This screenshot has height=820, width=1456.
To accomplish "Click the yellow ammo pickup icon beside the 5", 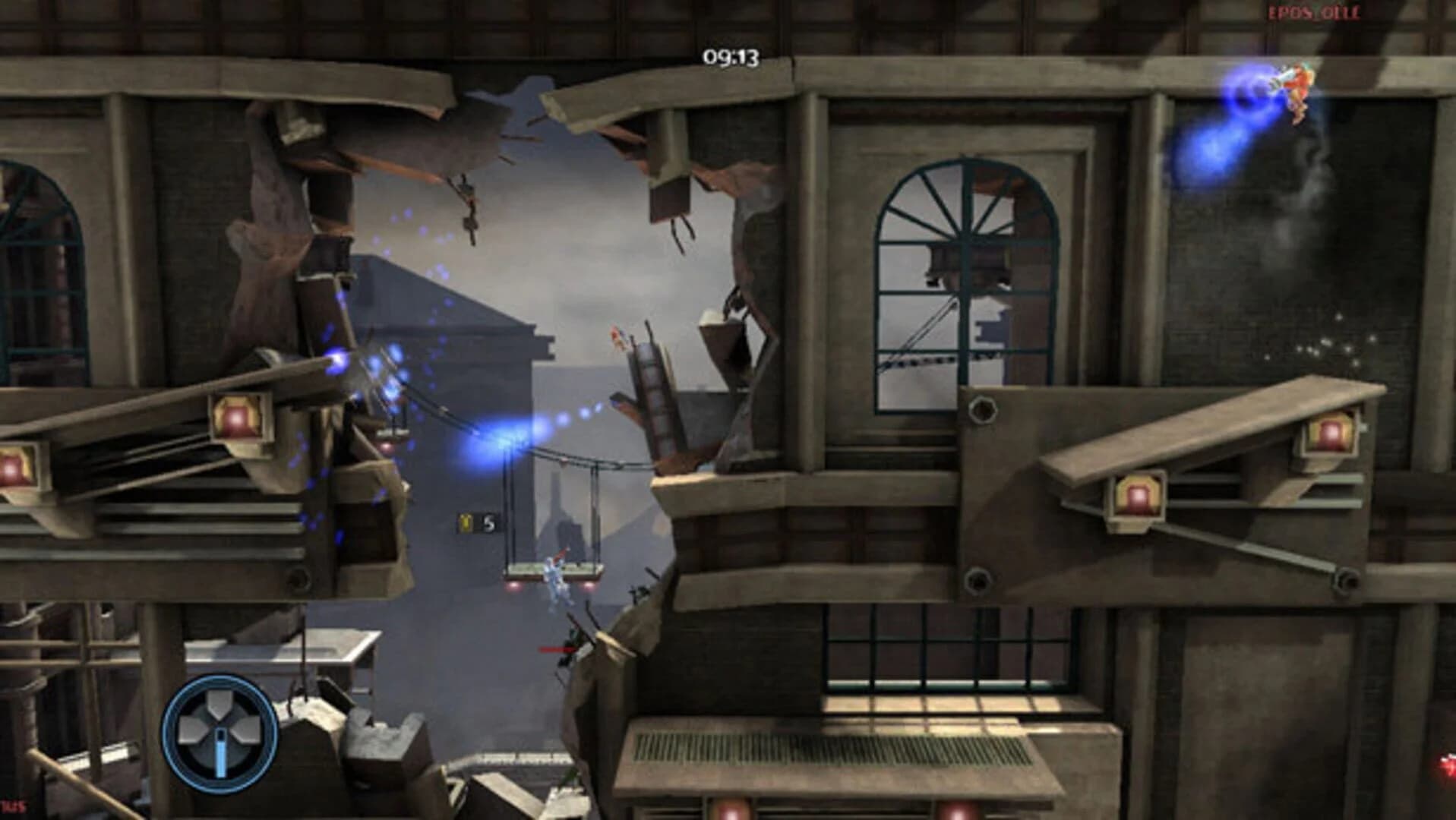I will (466, 522).
